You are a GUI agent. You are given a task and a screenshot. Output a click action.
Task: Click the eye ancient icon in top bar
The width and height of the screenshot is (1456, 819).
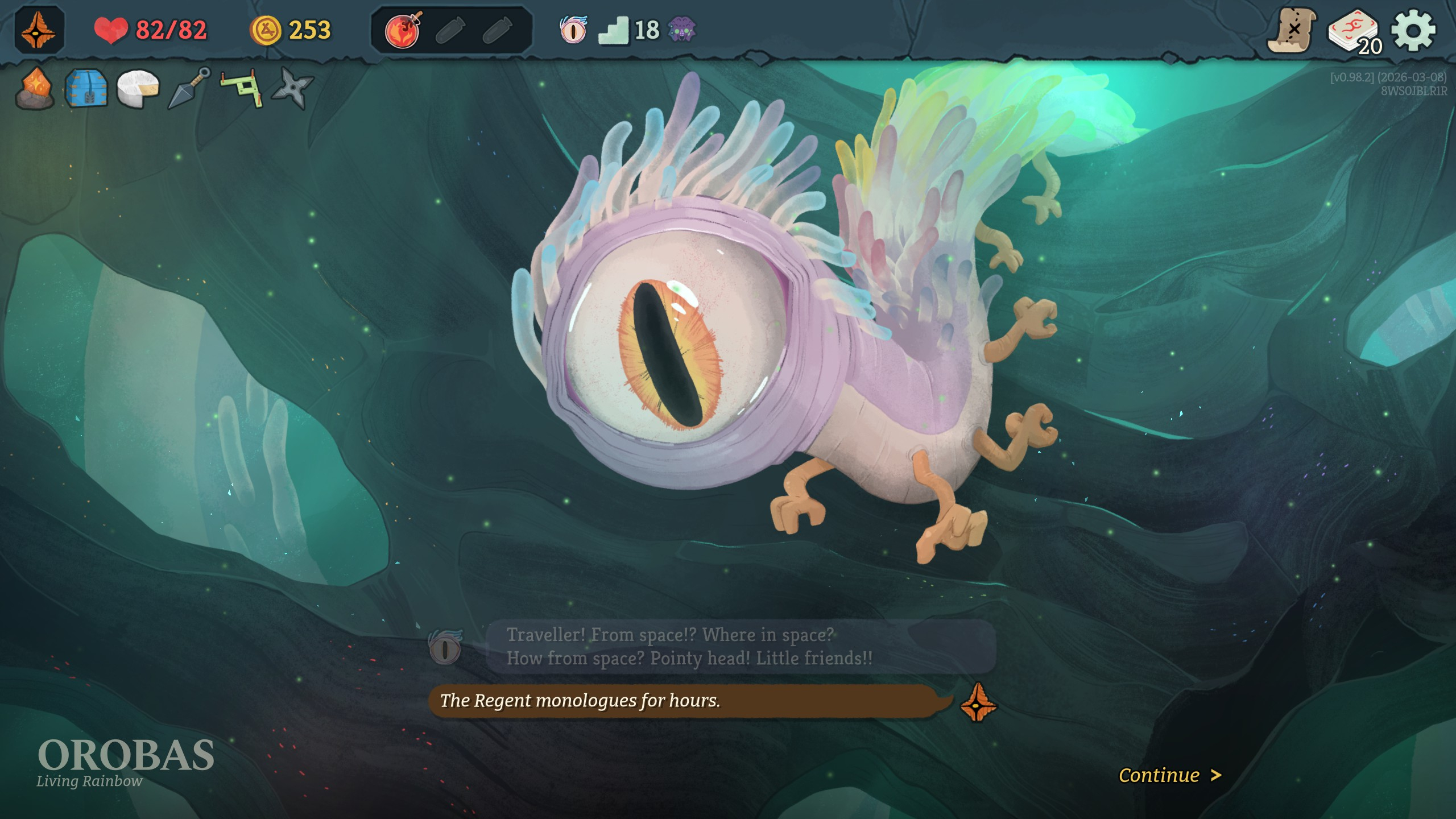[573, 30]
